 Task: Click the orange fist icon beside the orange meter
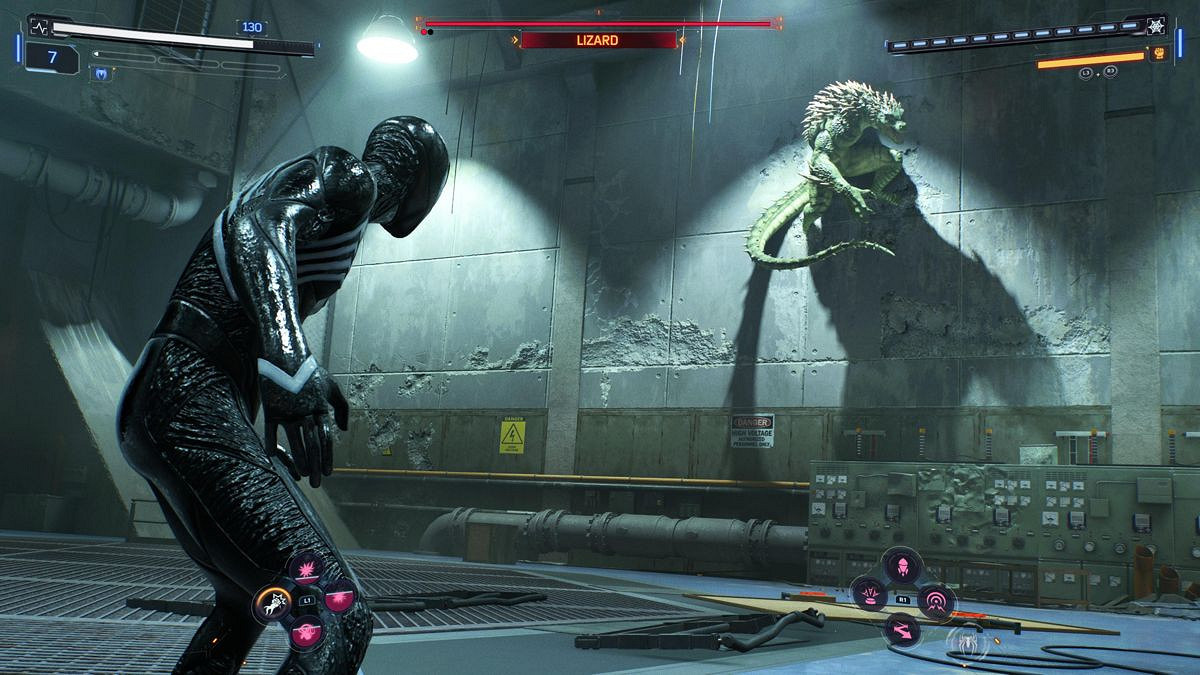1159,54
